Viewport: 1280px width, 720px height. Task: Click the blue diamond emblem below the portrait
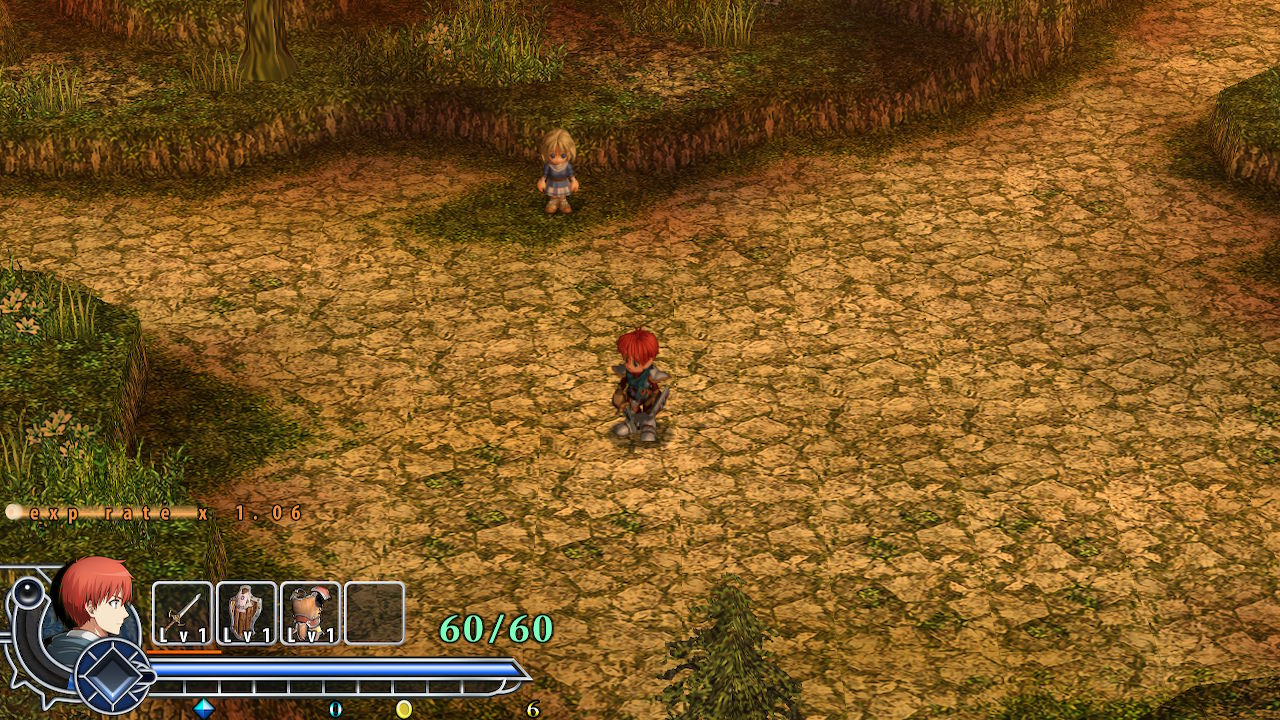[112, 676]
